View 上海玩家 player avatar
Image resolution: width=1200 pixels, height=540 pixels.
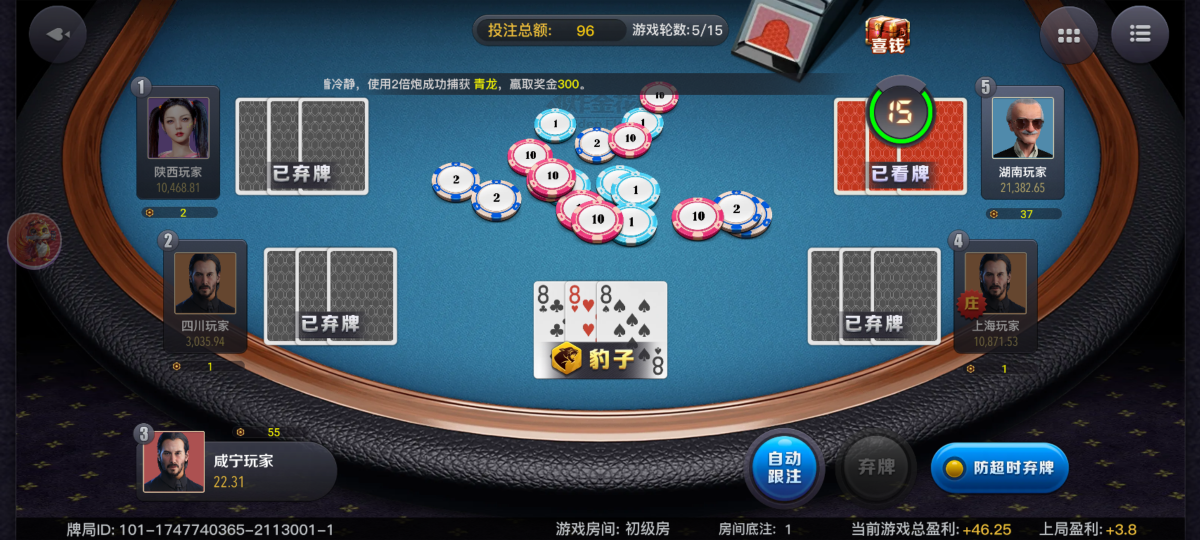pos(996,283)
